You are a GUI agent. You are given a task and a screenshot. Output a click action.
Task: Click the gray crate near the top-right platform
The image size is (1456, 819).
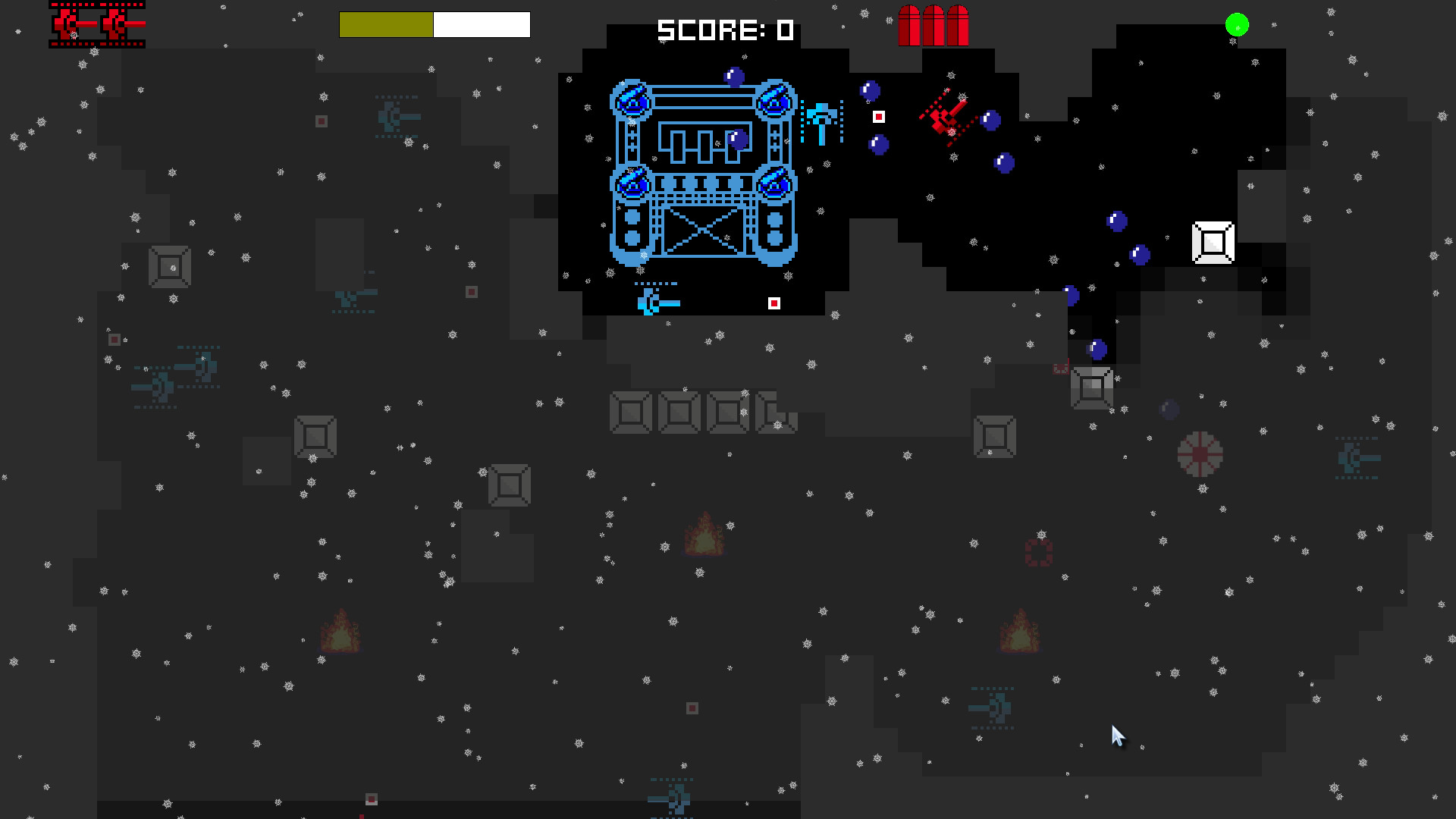pyautogui.click(x=1092, y=389)
